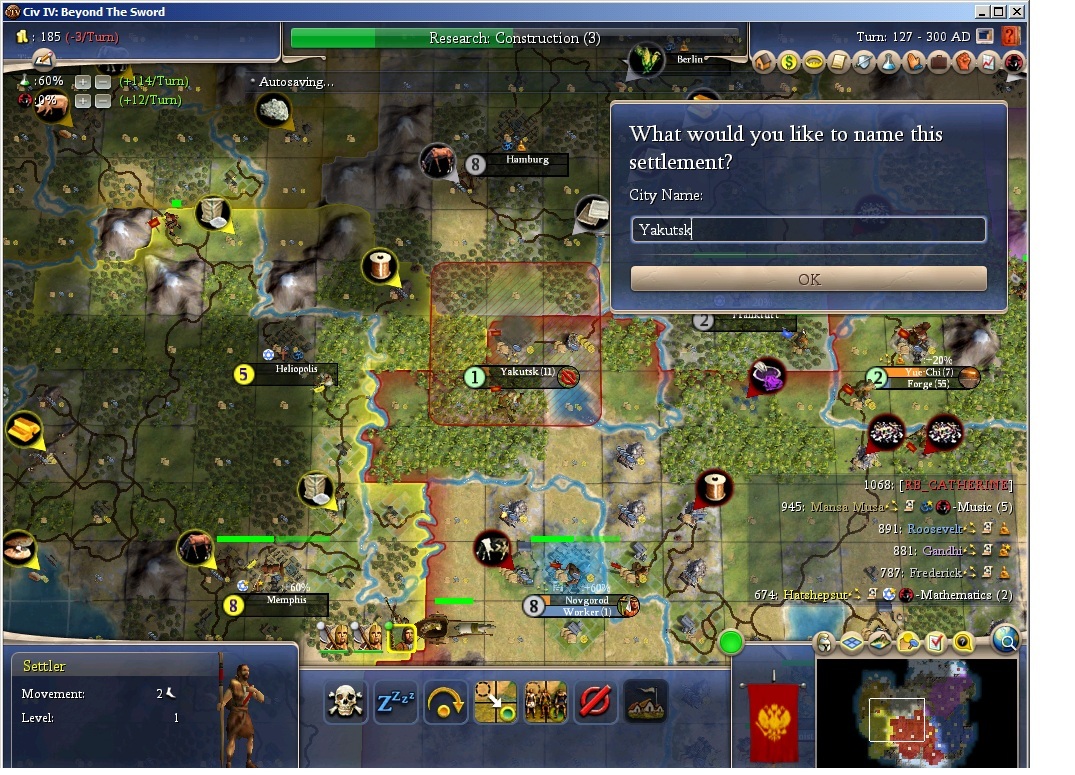Choose the skip turn curved arrow button

(445, 703)
